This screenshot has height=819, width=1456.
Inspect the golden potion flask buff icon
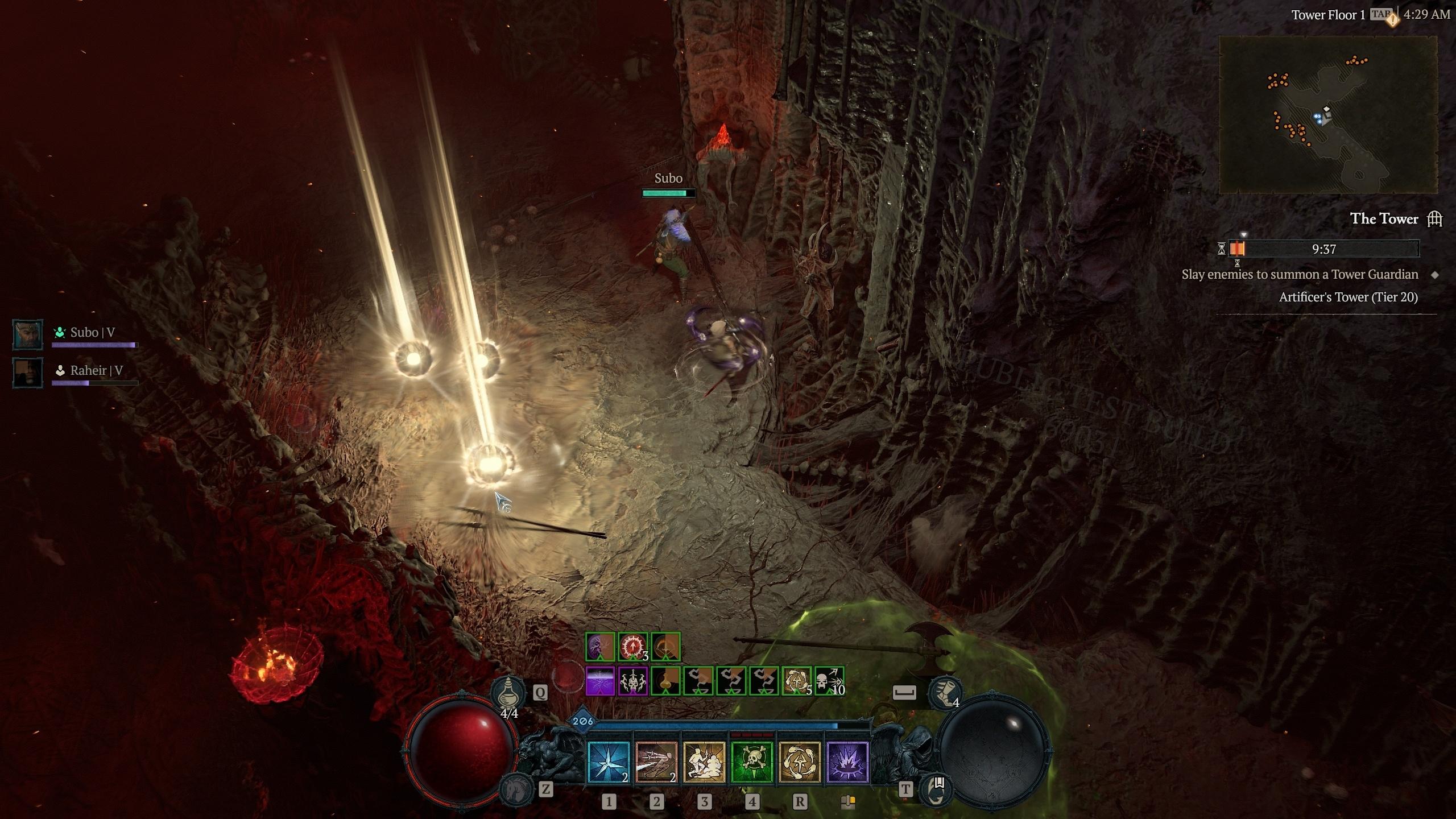tap(665, 681)
